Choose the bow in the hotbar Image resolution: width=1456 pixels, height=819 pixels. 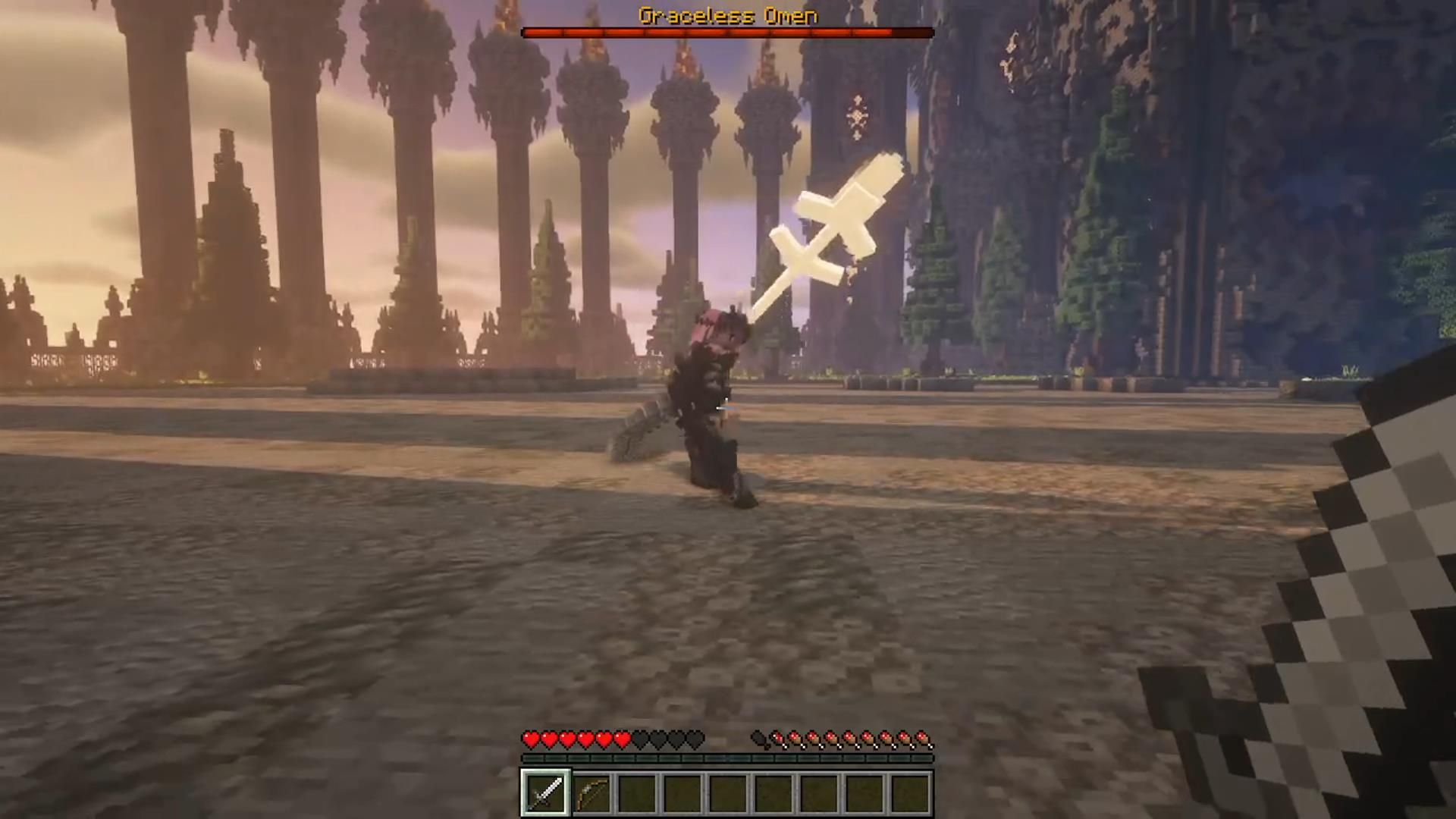(591, 793)
